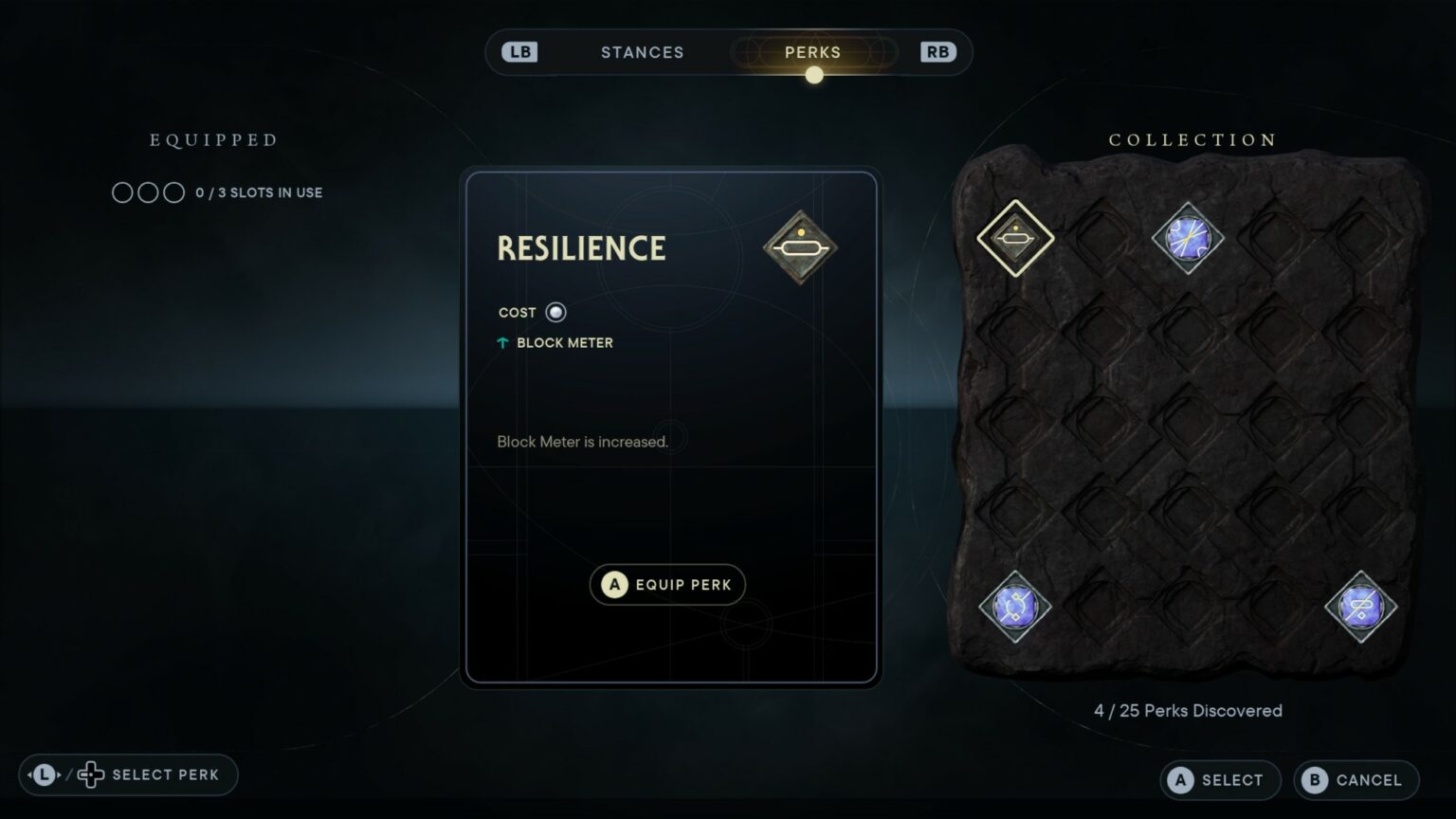Click the B button icon beside Cancel
1456x819 pixels.
coord(1316,779)
